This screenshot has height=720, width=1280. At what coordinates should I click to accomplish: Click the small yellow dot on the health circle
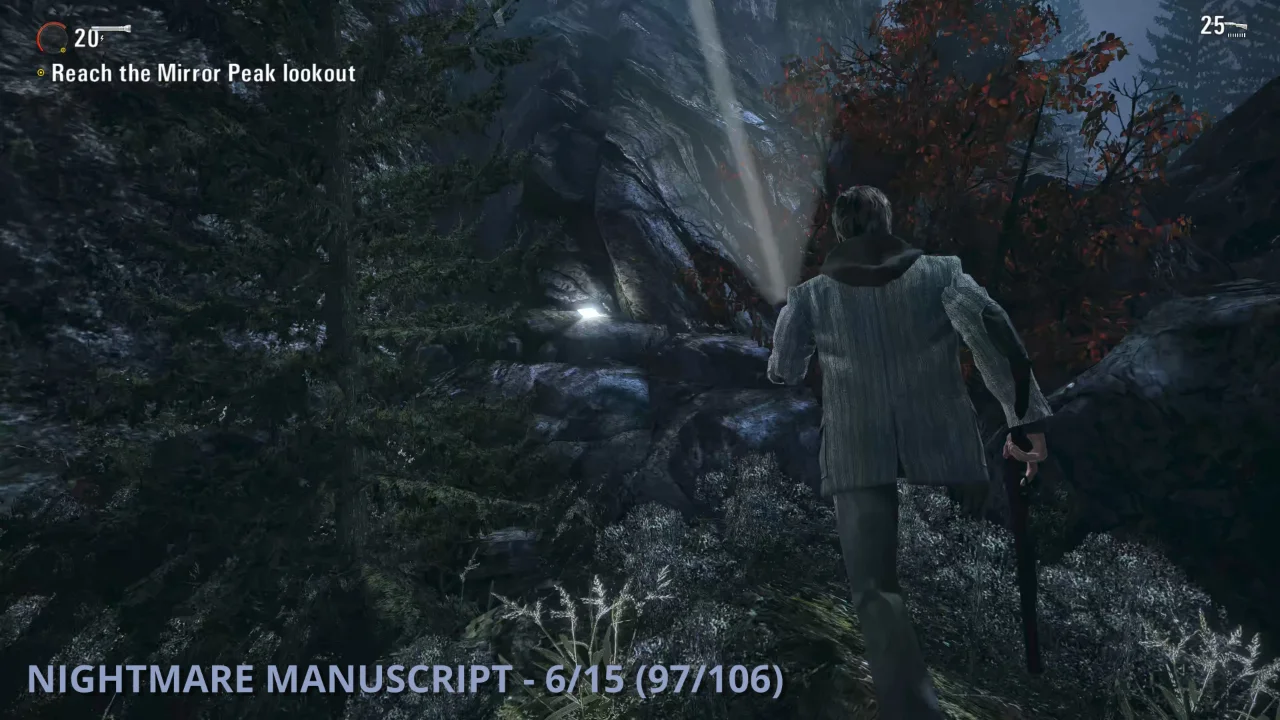pyautogui.click(x=63, y=49)
